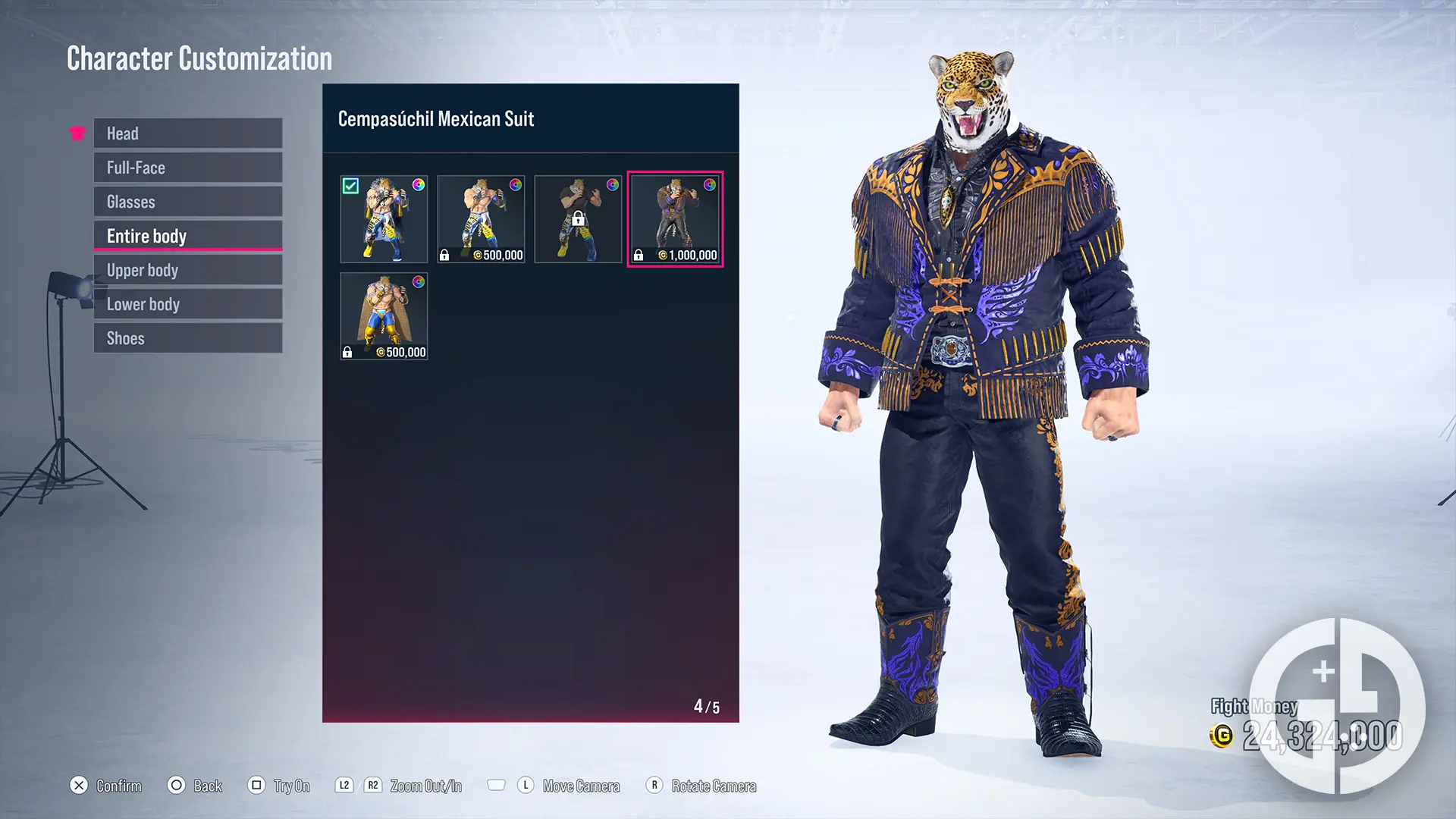
Task: Click the left stick Move Camera icon
Action: (525, 786)
